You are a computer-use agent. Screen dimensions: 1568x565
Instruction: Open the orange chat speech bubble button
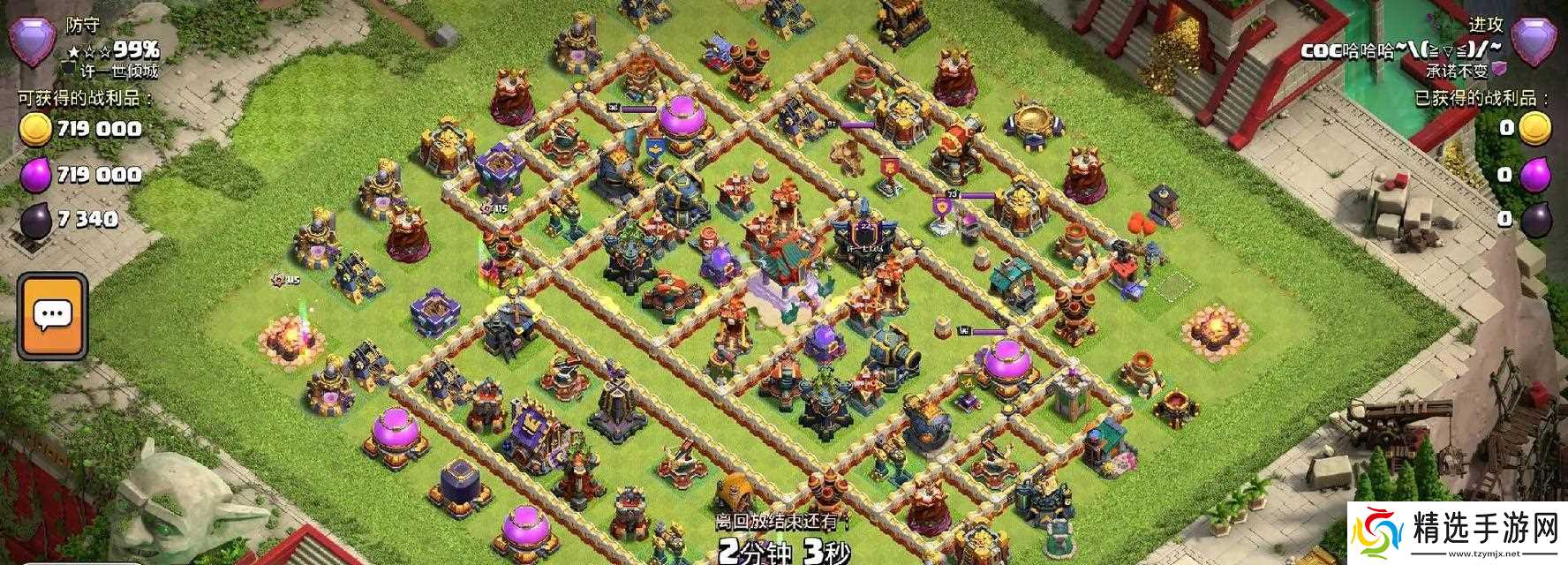coord(52,315)
